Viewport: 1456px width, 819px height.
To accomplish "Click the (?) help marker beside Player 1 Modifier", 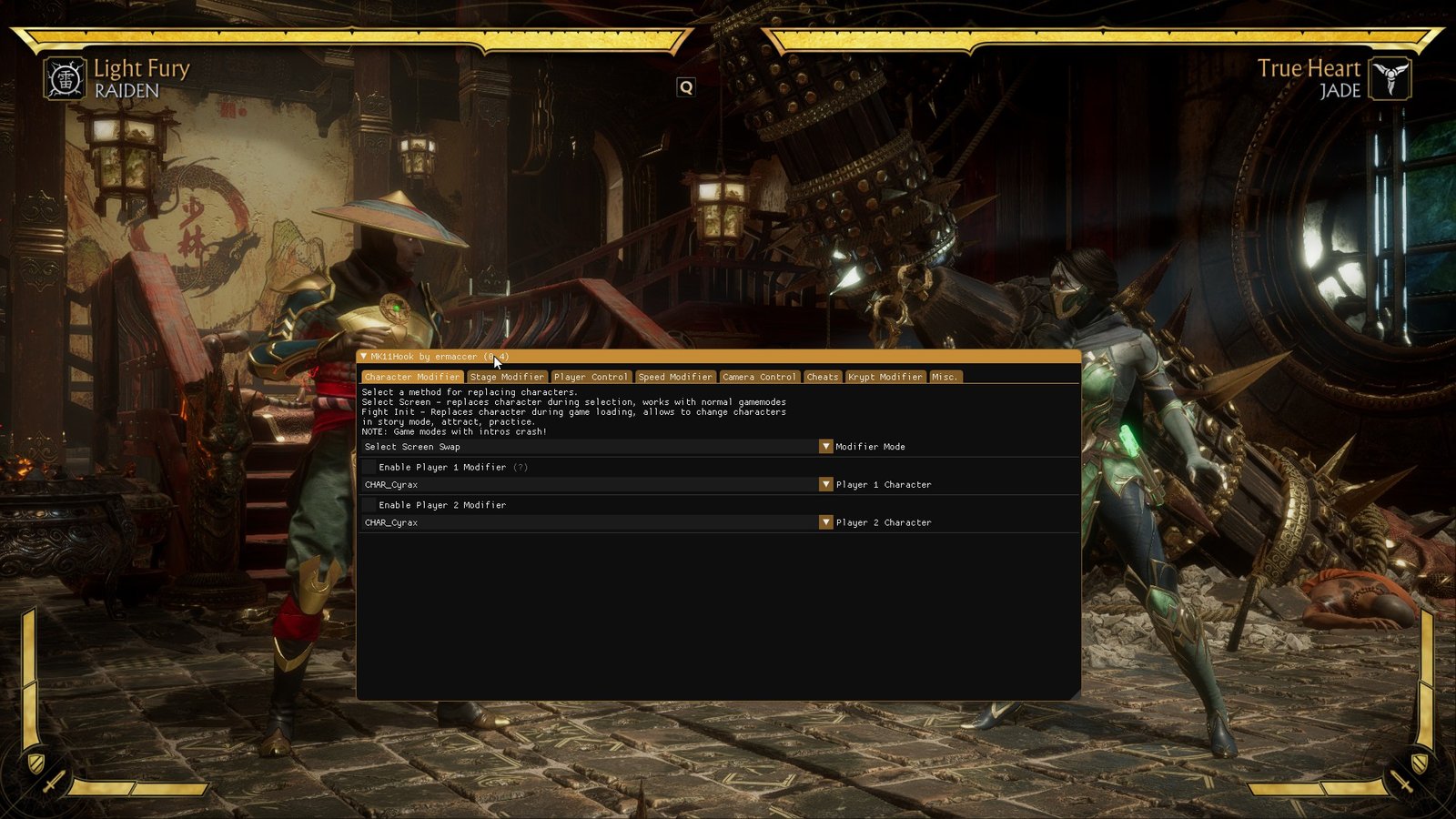I will [x=520, y=467].
